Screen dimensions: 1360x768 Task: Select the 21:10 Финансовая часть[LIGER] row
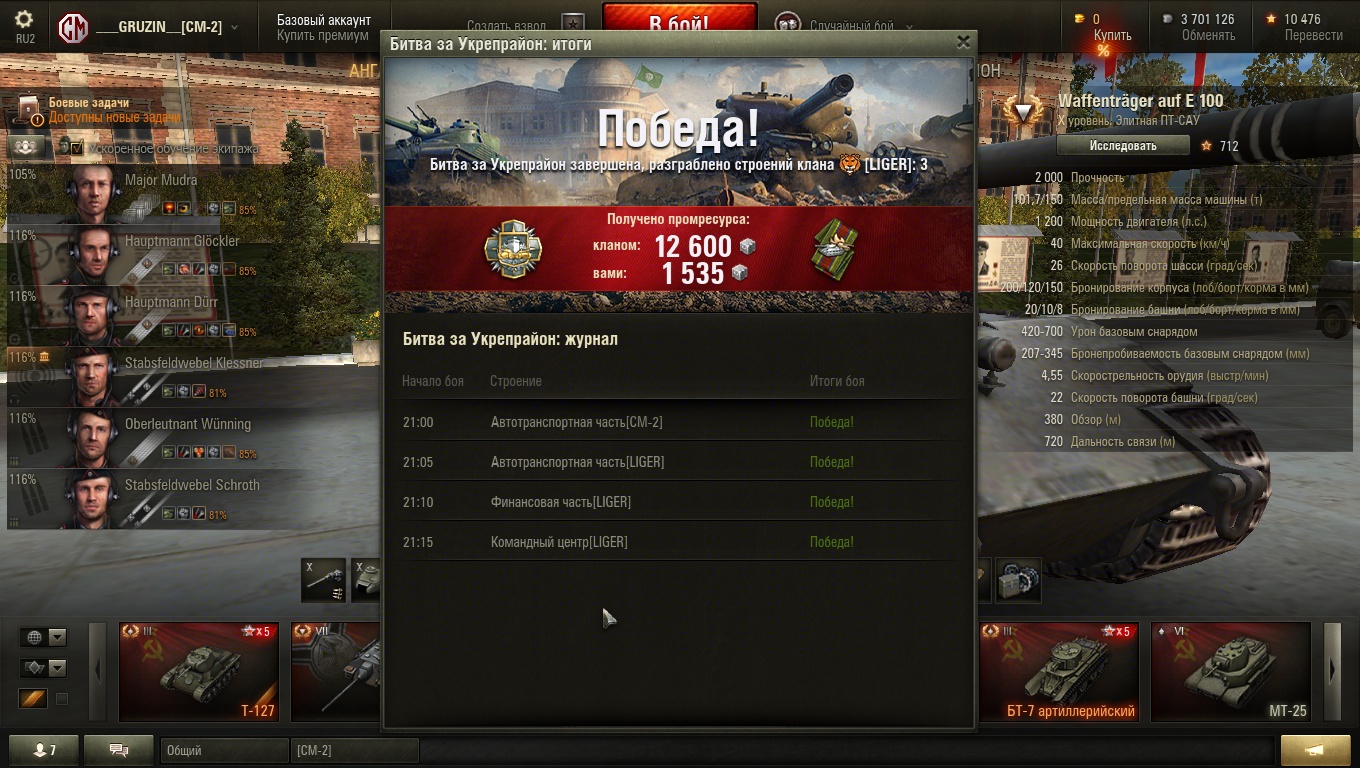pyautogui.click(x=678, y=502)
